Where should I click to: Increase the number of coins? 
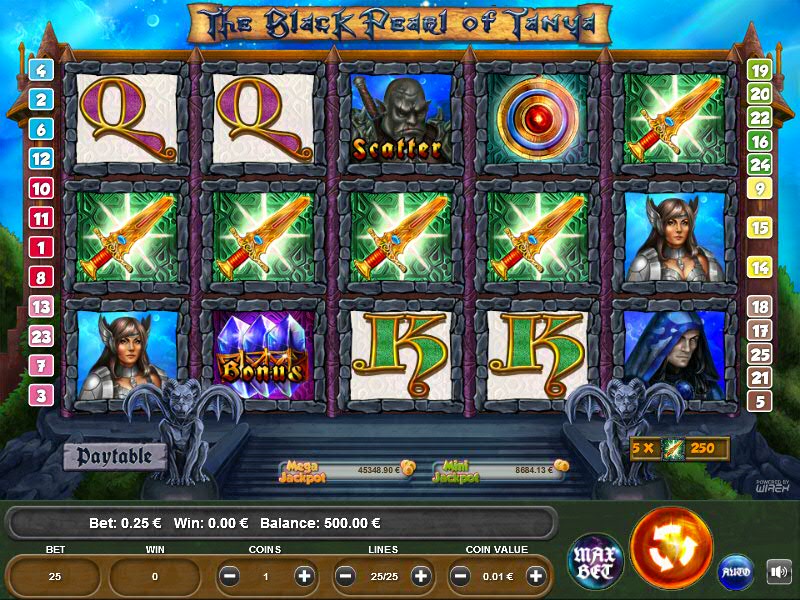tap(304, 576)
